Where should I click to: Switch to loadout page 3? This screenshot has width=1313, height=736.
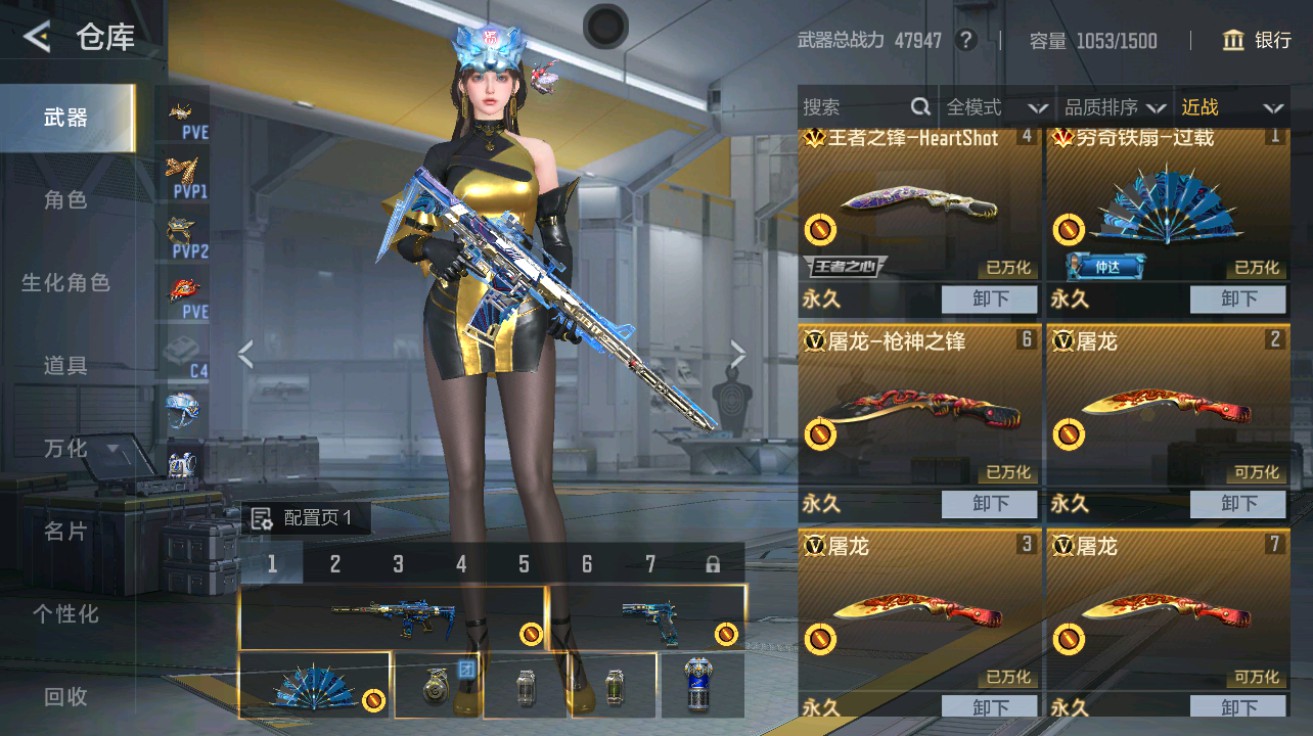396,565
